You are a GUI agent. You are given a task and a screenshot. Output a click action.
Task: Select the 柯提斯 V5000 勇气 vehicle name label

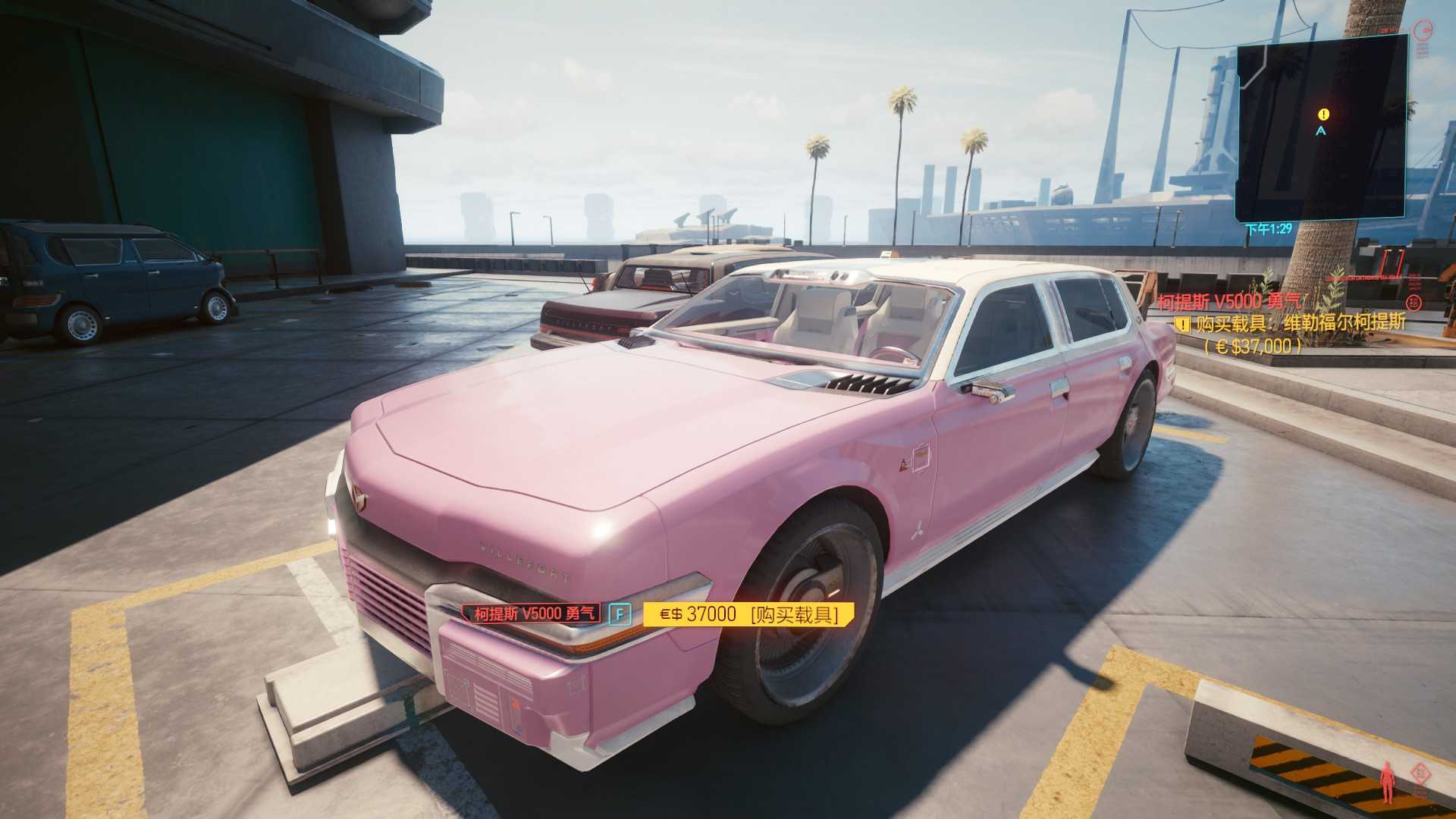[535, 613]
